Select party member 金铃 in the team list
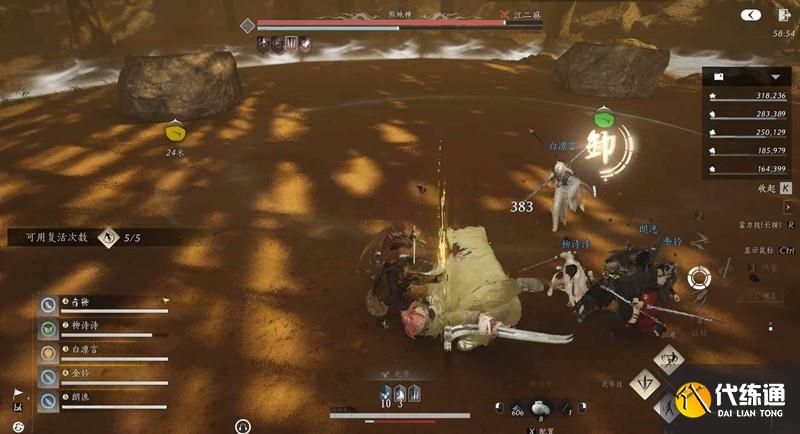 point(100,376)
